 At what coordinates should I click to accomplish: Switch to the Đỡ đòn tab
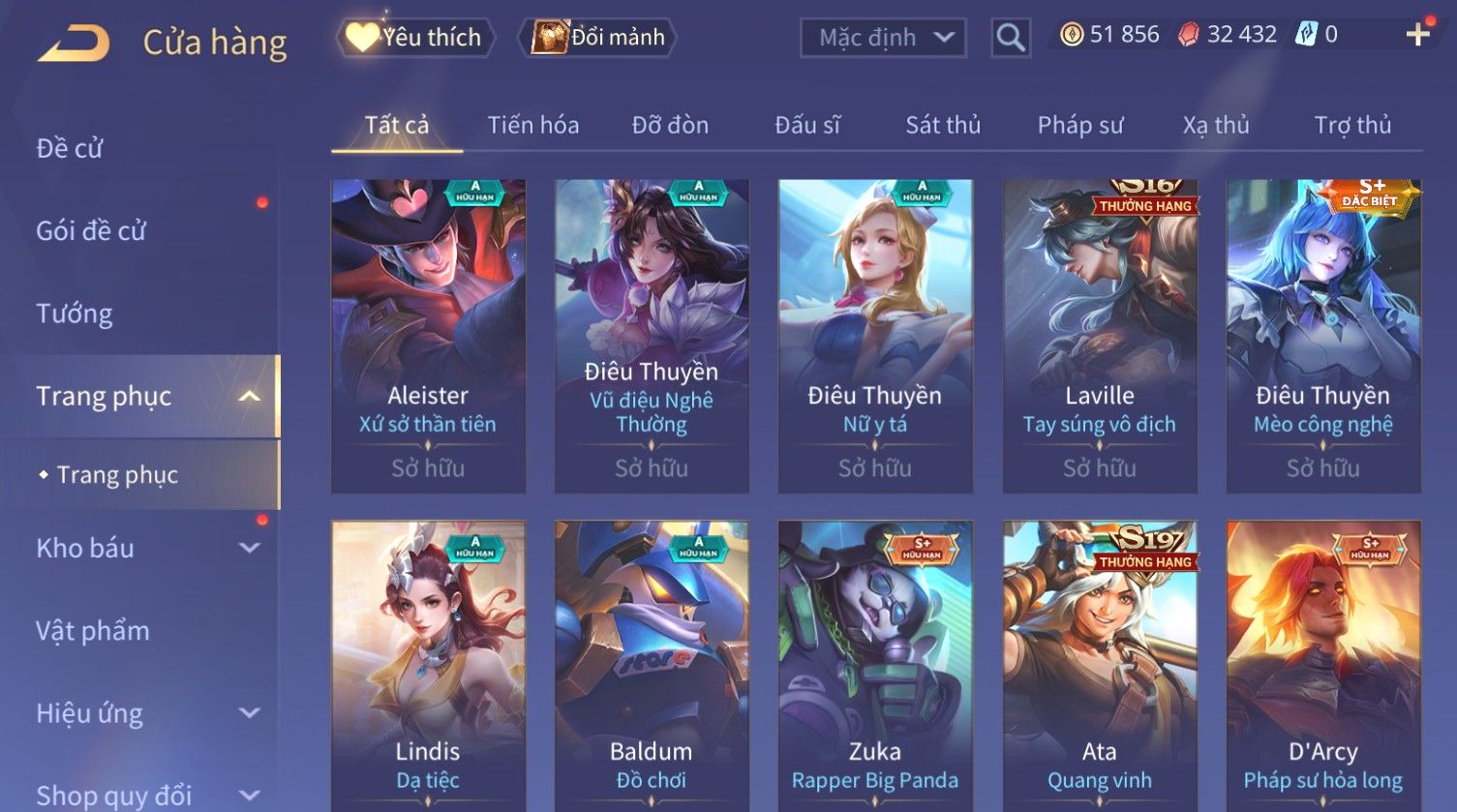point(670,125)
